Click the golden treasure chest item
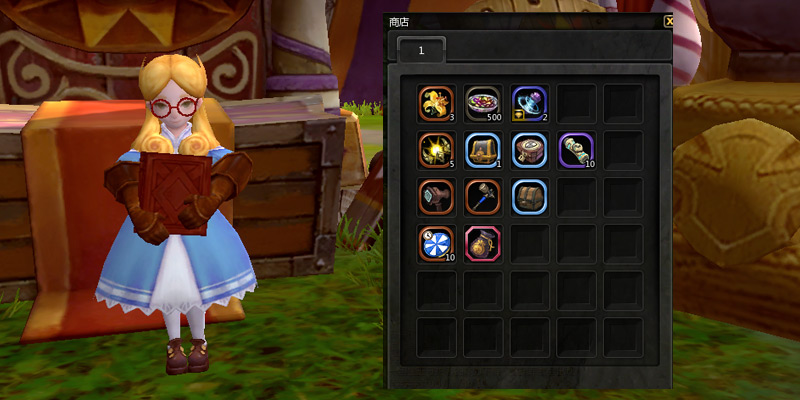 [x=483, y=150]
